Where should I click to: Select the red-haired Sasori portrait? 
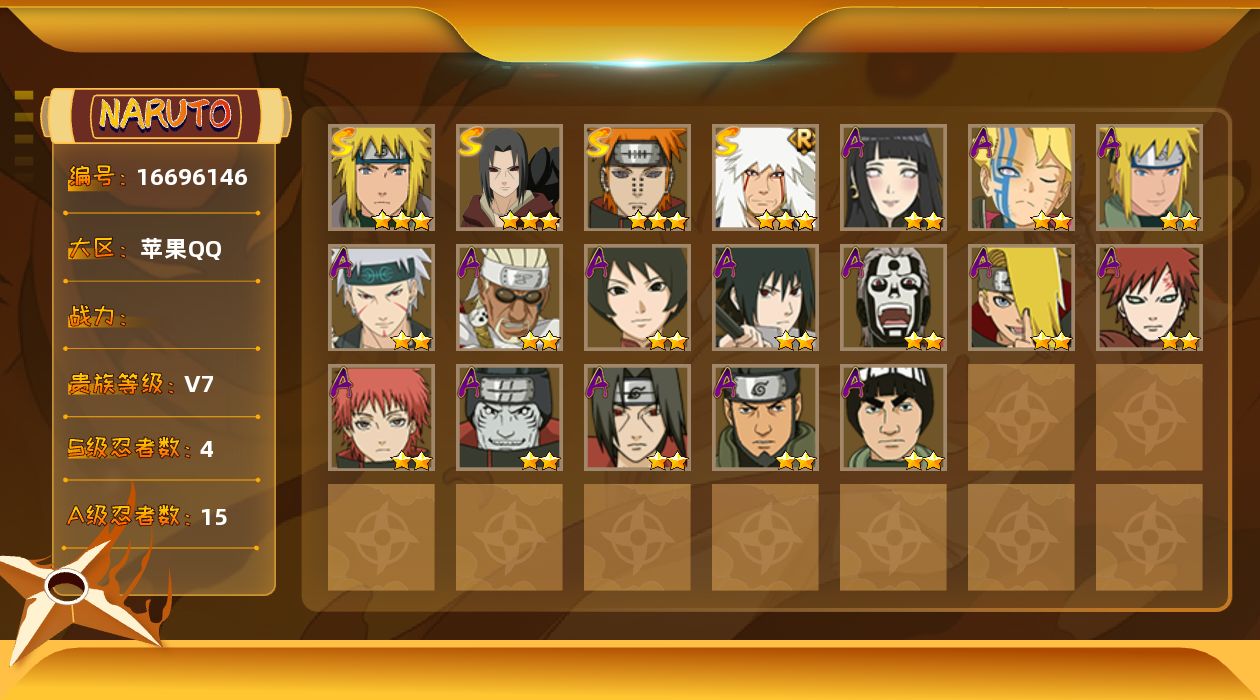[x=381, y=417]
